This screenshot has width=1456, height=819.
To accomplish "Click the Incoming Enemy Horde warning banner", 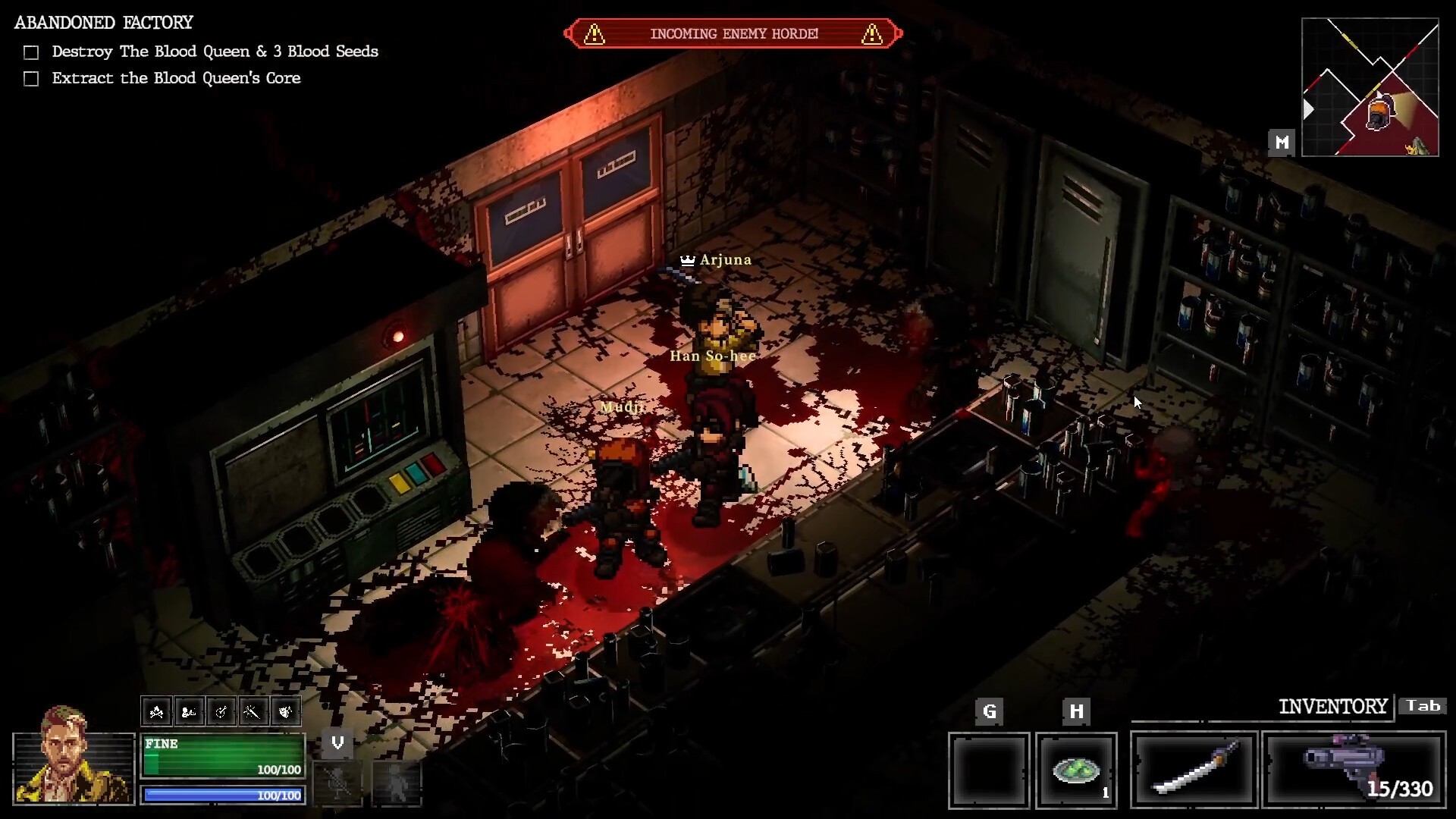I will (733, 34).
